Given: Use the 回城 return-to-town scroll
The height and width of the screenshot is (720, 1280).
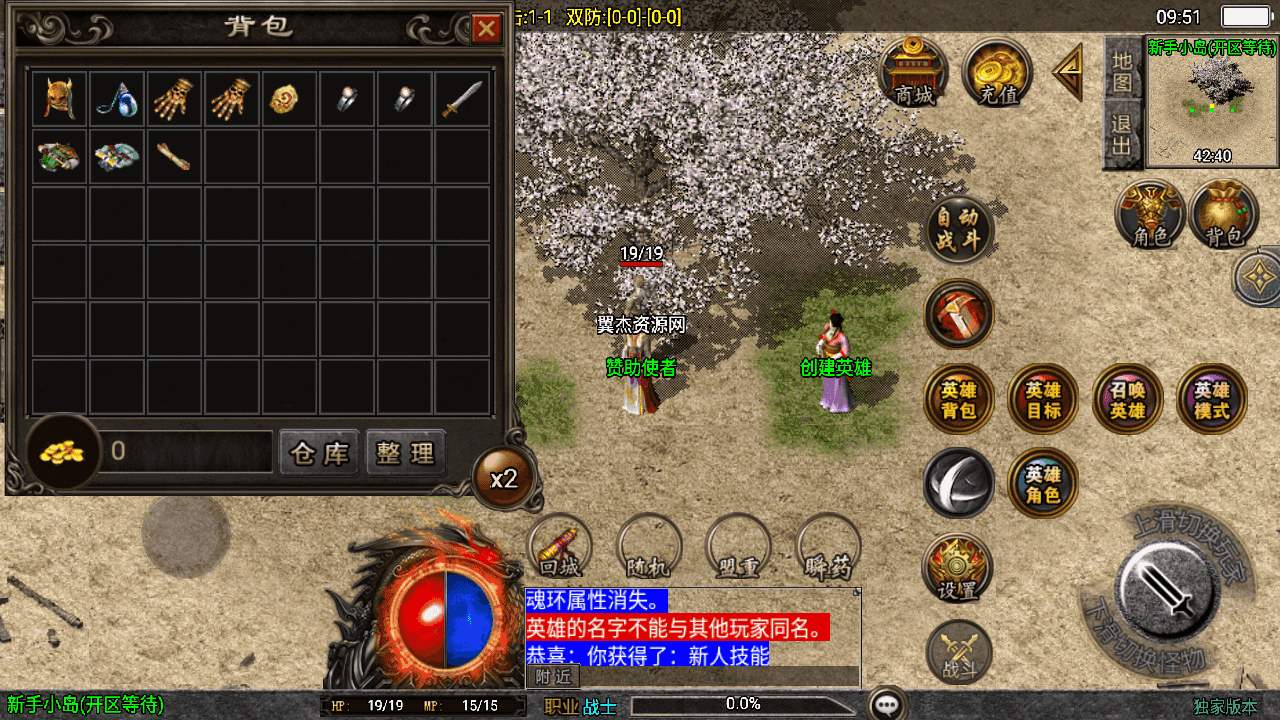Looking at the screenshot, I should [x=559, y=546].
